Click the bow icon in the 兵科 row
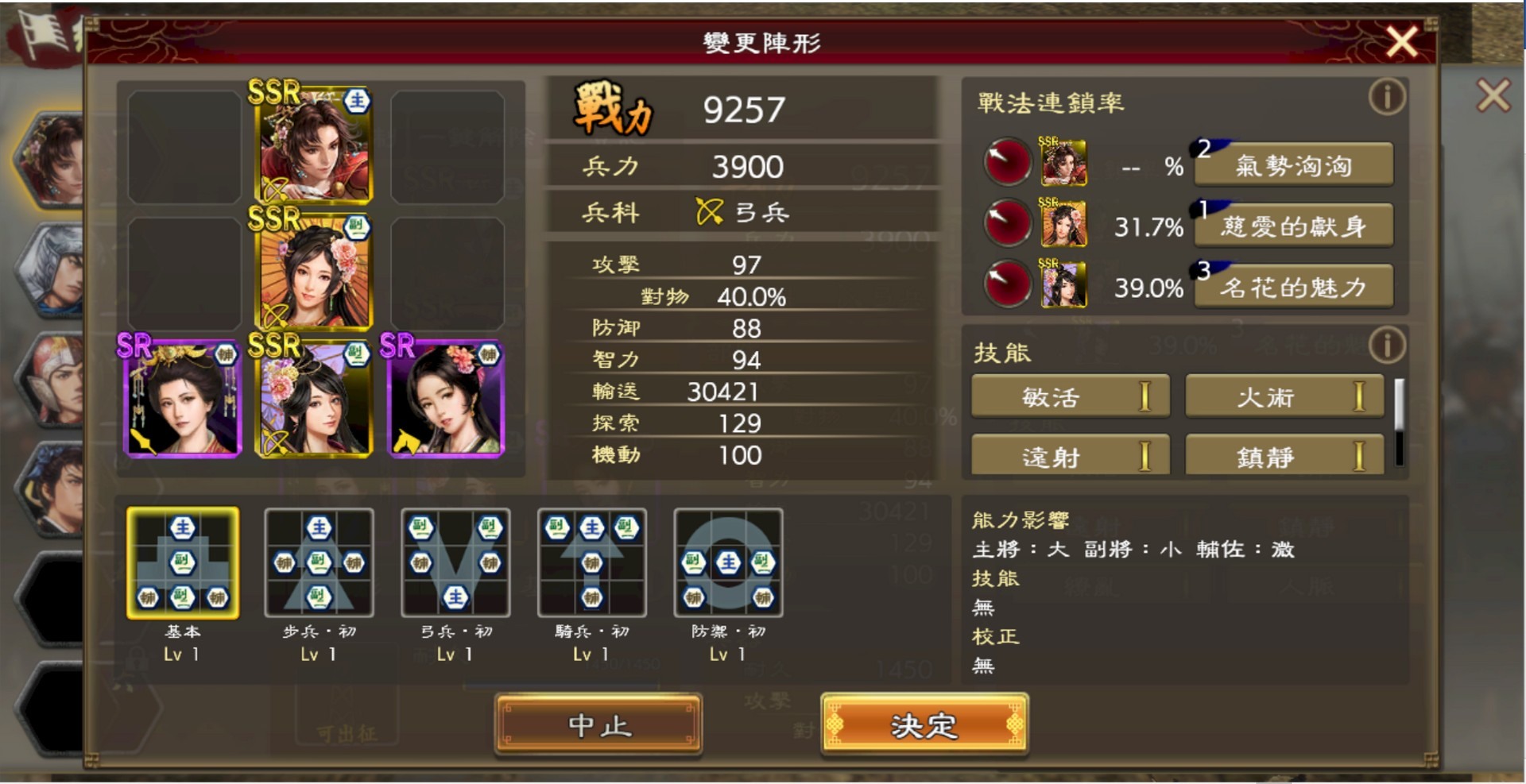The image size is (1526, 784). pos(711,212)
